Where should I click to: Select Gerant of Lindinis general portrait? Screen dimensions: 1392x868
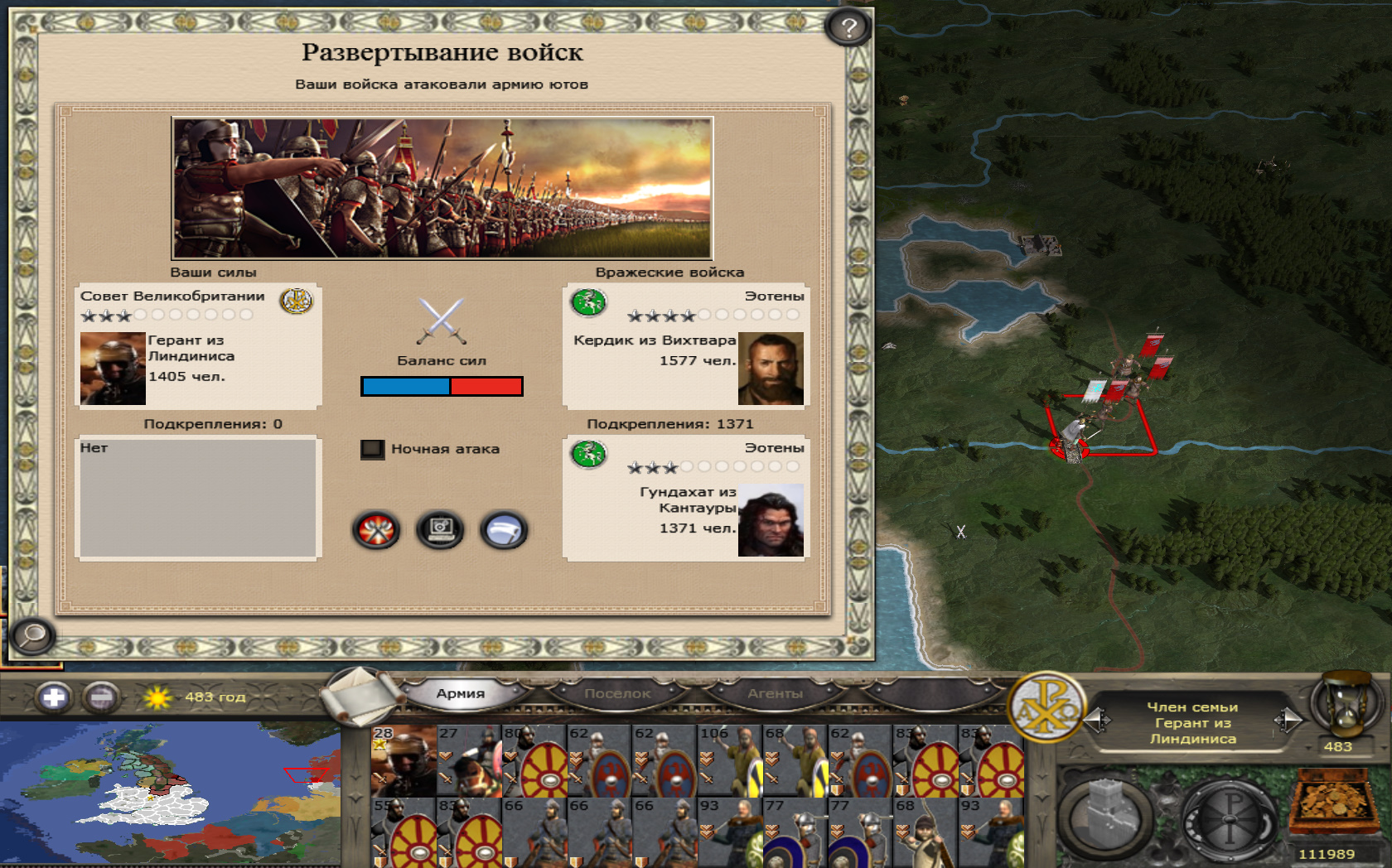click(x=113, y=369)
